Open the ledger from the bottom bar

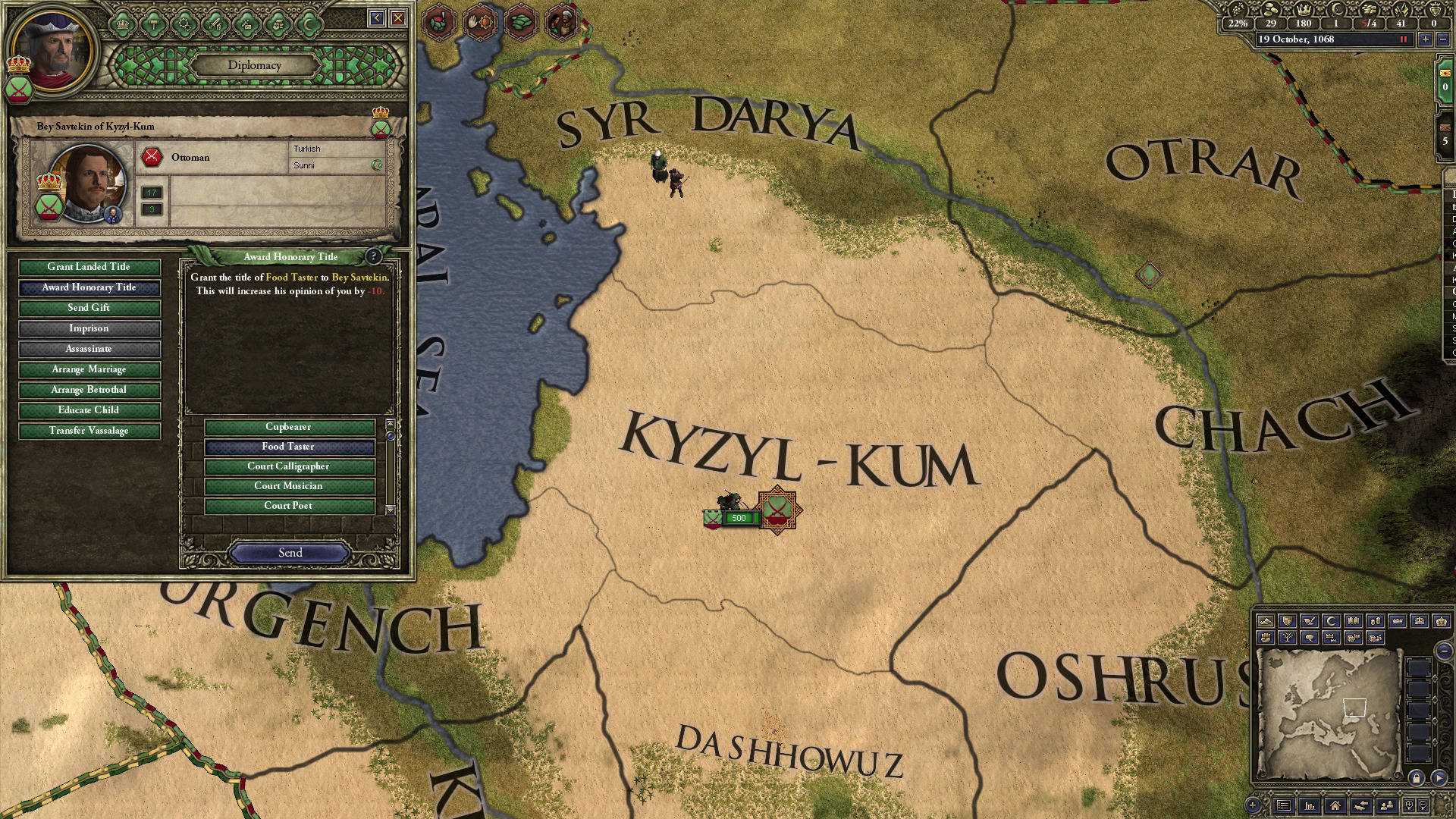tap(1309, 805)
